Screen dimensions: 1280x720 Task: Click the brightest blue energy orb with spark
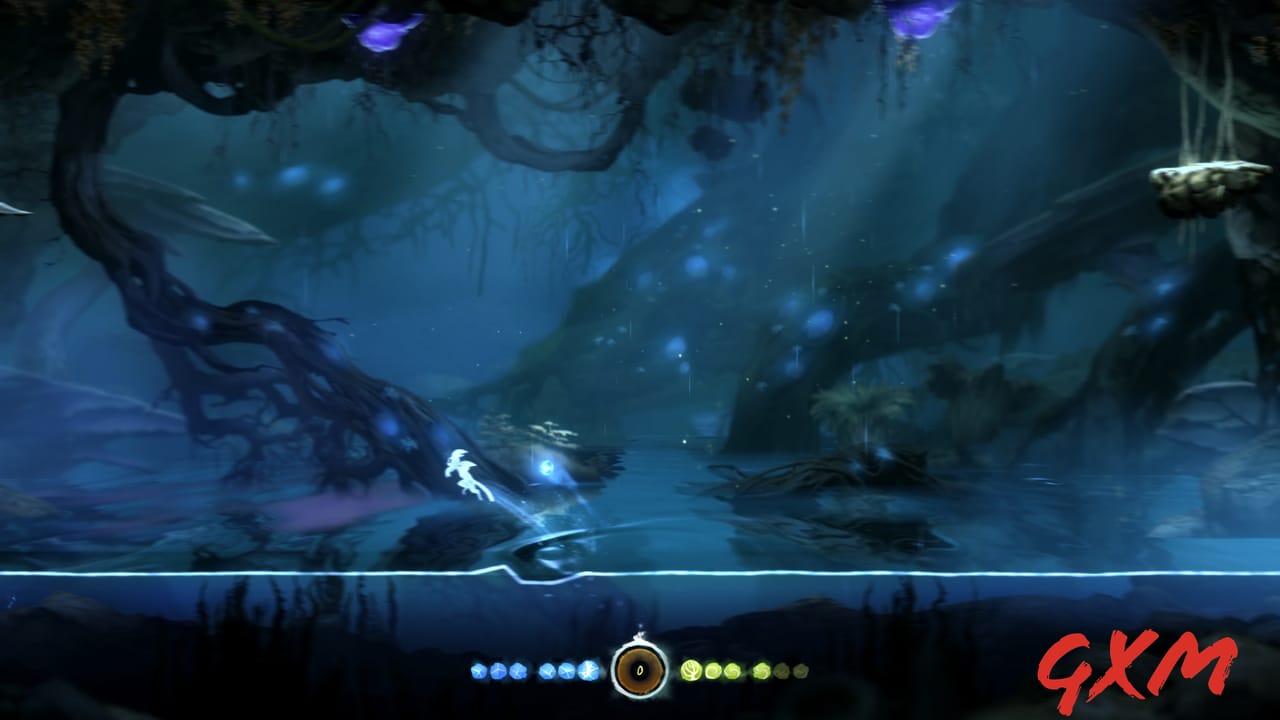coord(586,668)
